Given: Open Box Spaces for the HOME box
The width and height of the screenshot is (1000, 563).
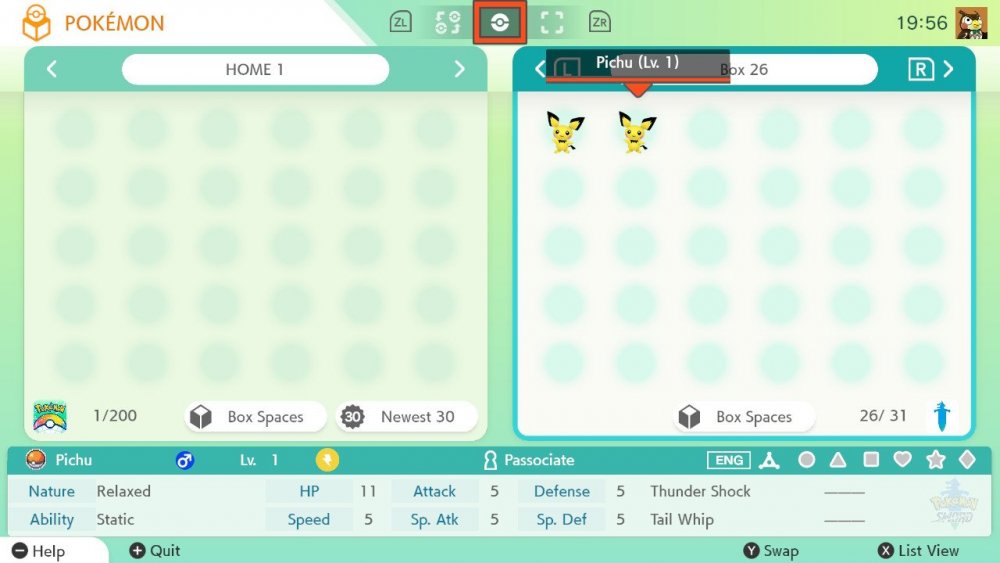Looking at the screenshot, I should [256, 417].
